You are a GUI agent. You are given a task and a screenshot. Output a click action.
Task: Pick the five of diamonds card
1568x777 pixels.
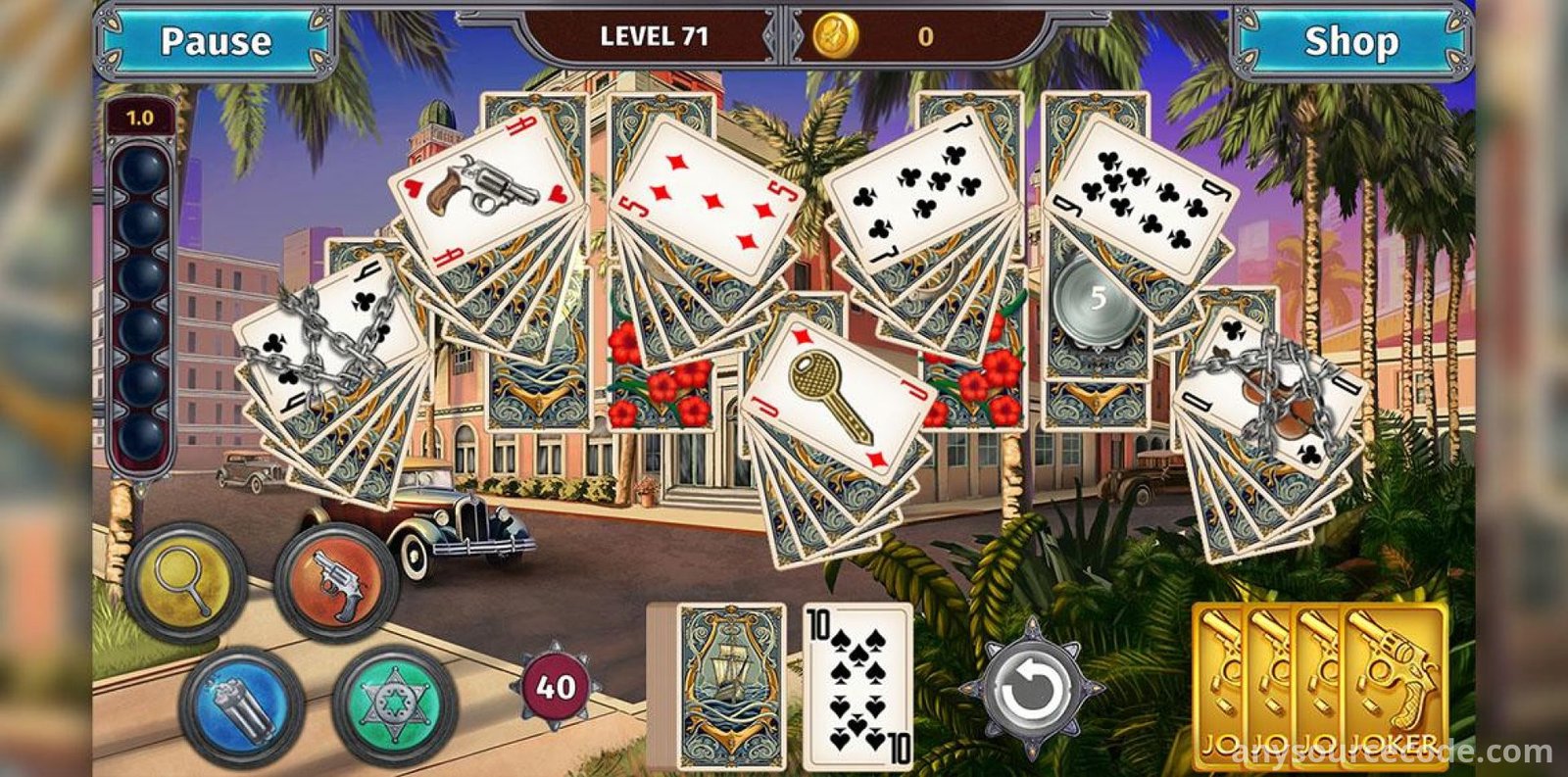(x=708, y=196)
